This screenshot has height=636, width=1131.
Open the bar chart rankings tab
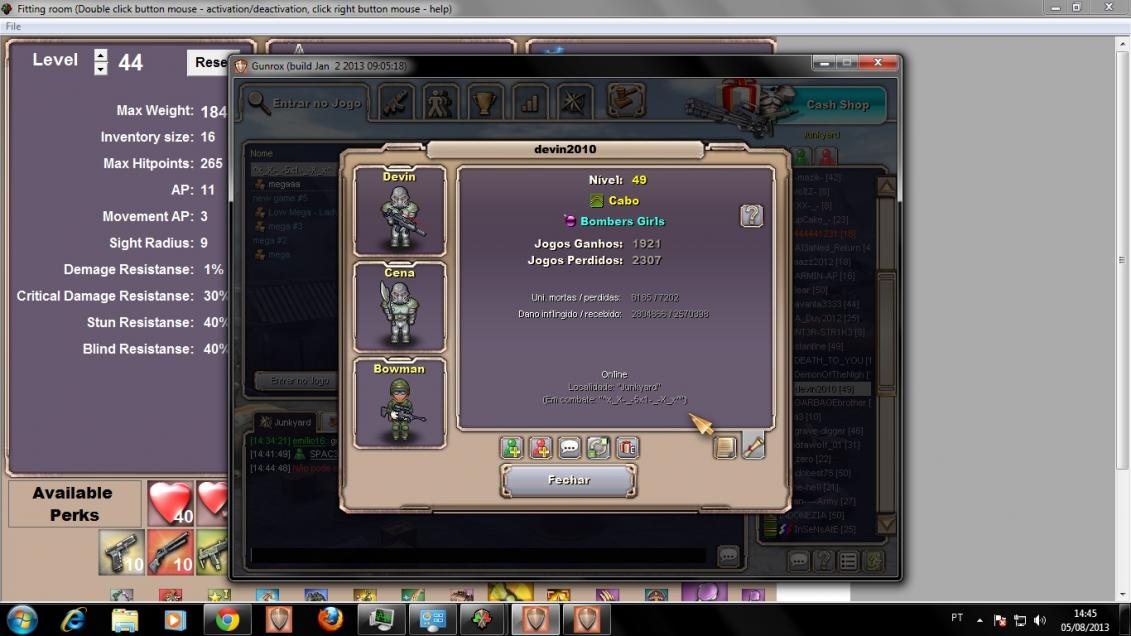click(530, 102)
